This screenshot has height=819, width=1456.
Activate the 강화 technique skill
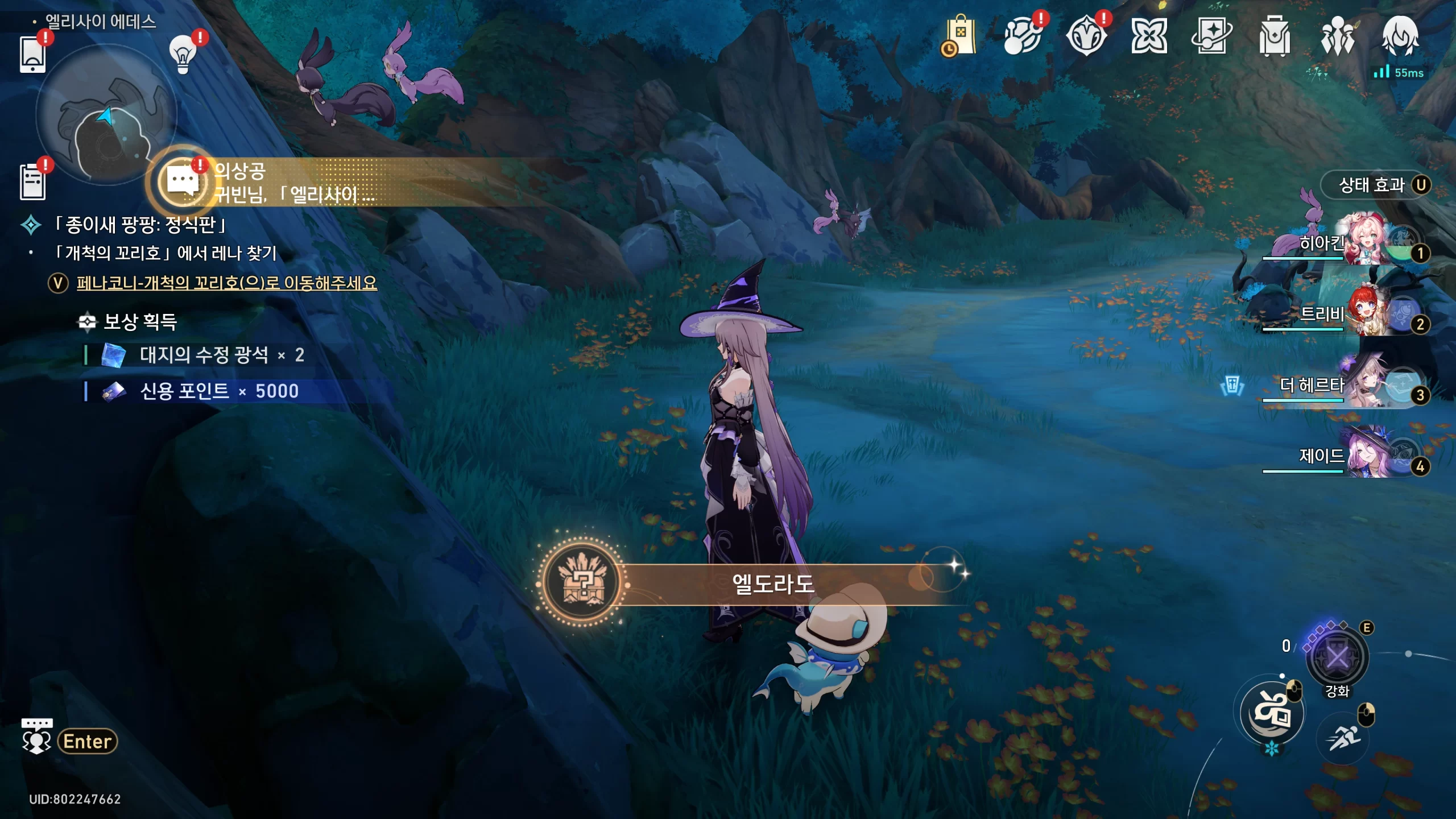pos(1337,659)
